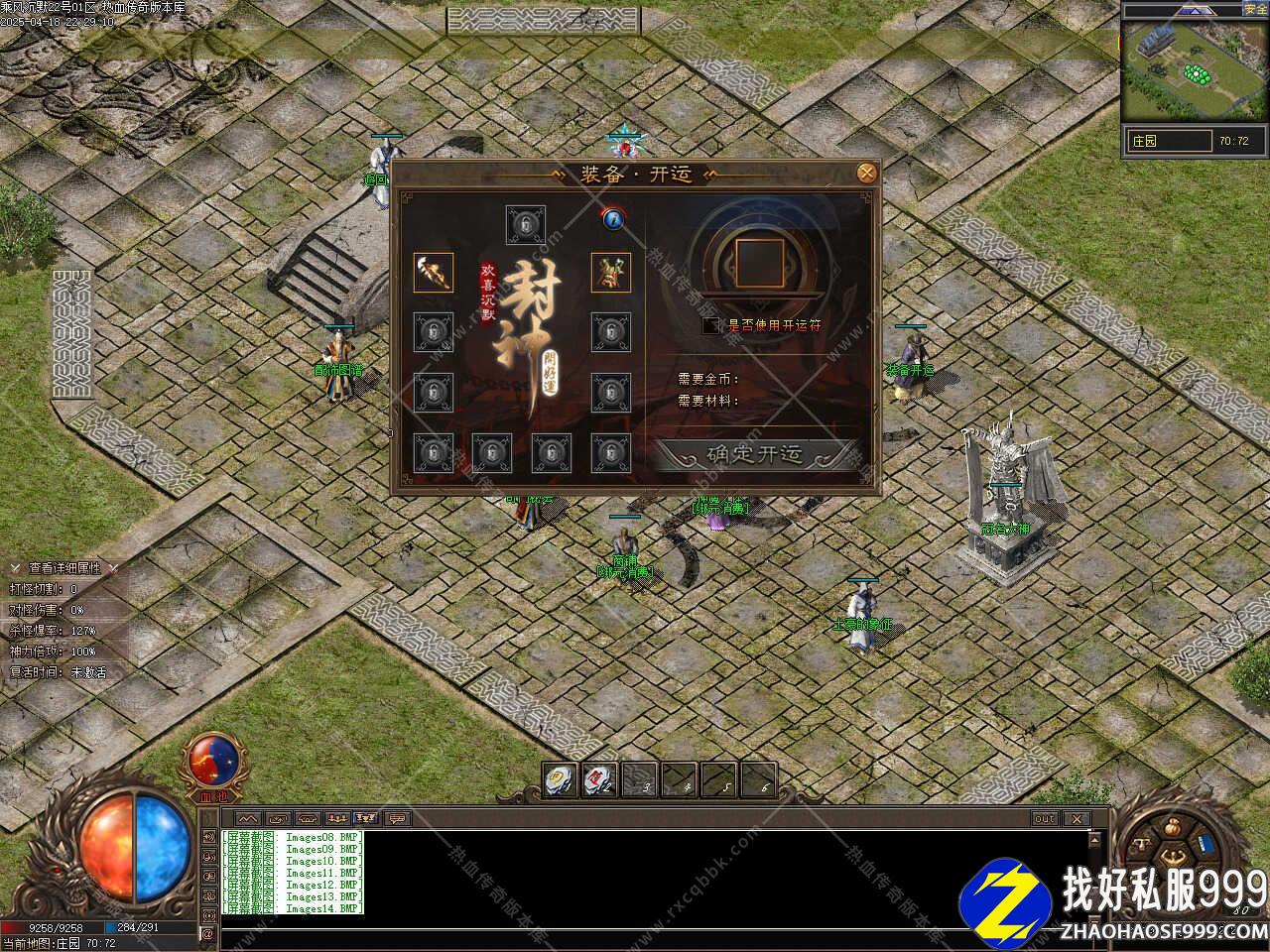Use the first hotbar item slot
Image resolution: width=1270 pixels, height=952 pixels.
point(561,778)
